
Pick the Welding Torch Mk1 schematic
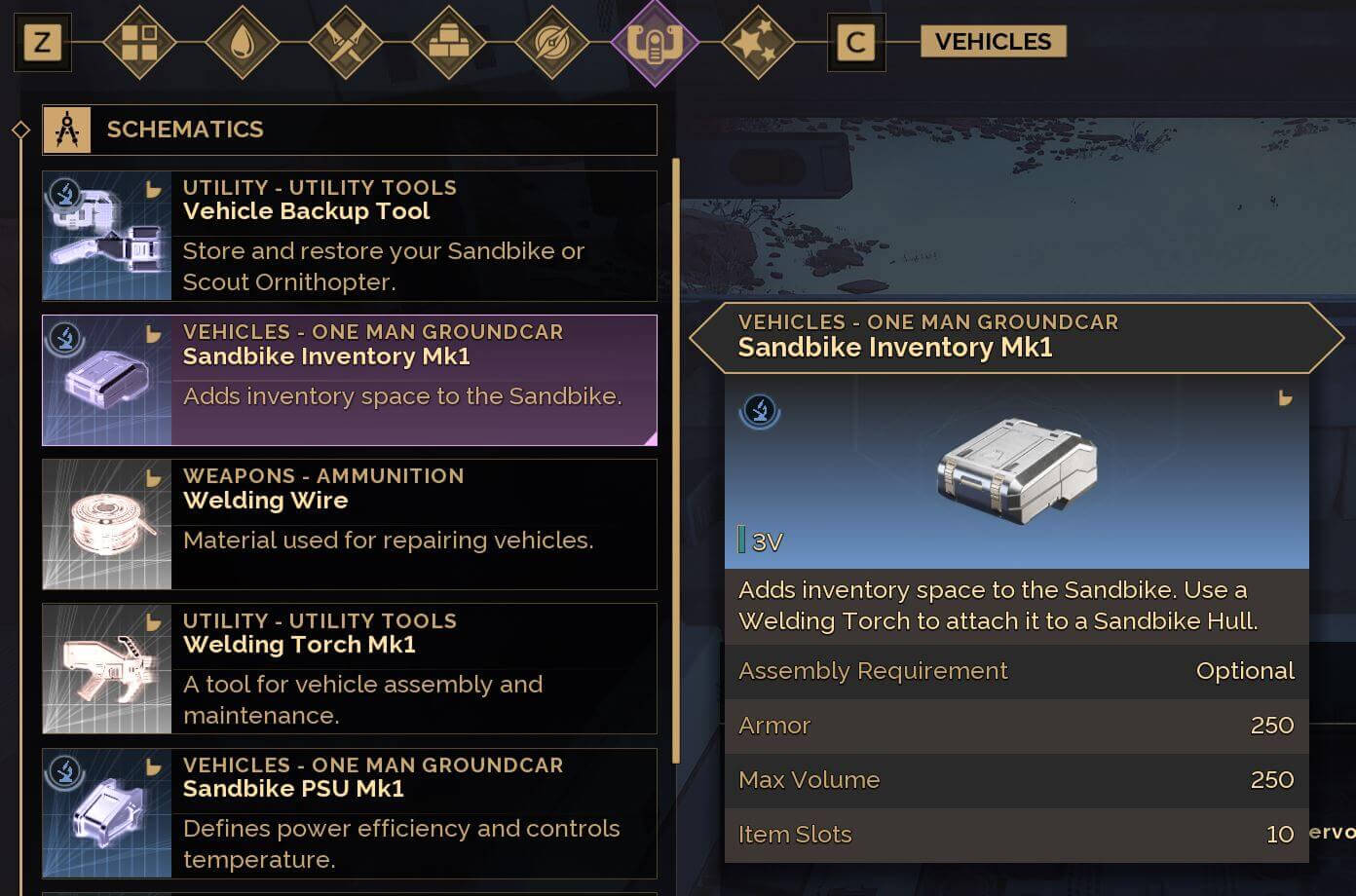349,668
